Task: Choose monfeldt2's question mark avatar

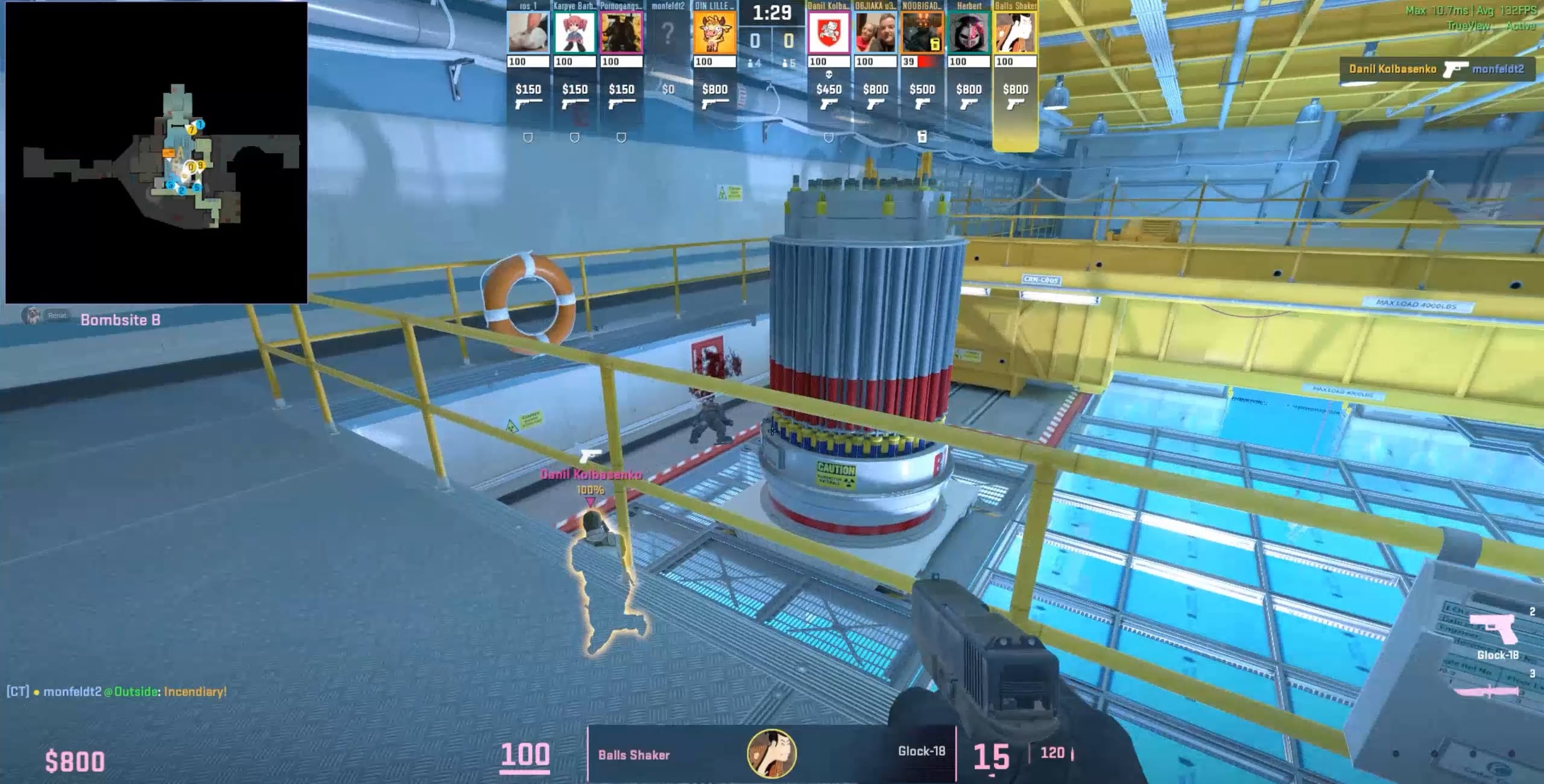Action: point(668,34)
